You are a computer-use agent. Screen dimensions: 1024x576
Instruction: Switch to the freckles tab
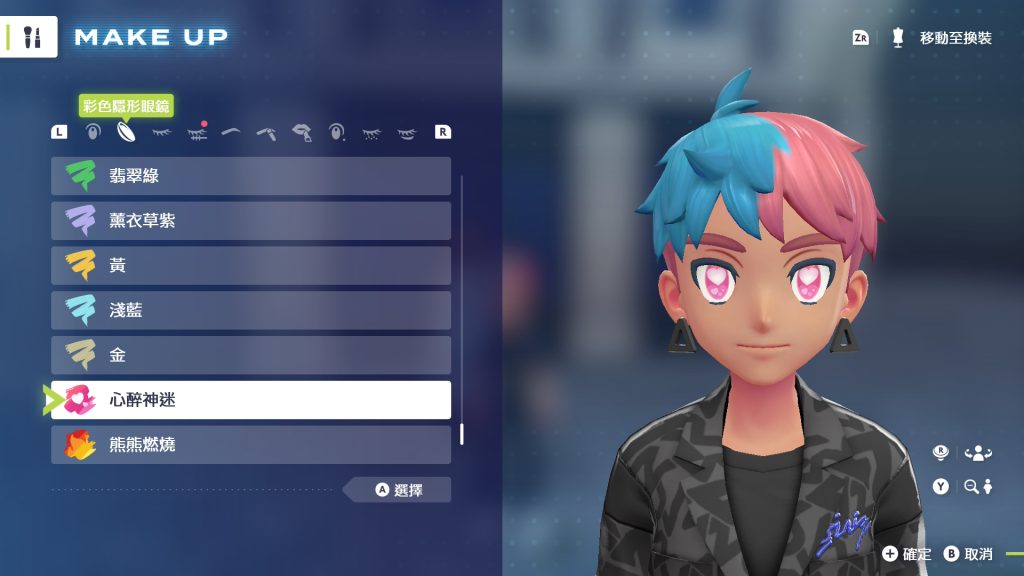(372, 131)
